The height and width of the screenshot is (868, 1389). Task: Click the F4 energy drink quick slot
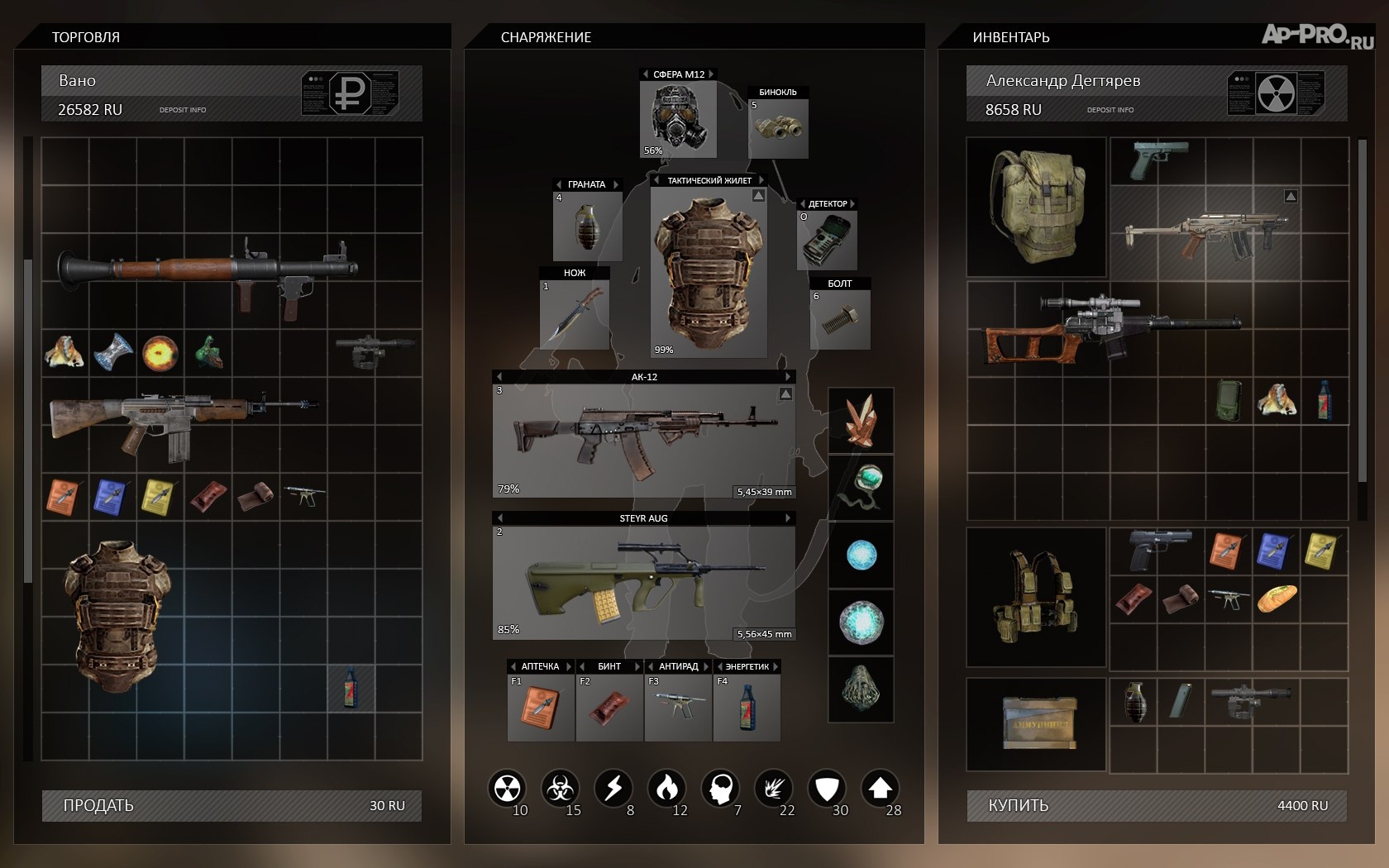coord(747,708)
